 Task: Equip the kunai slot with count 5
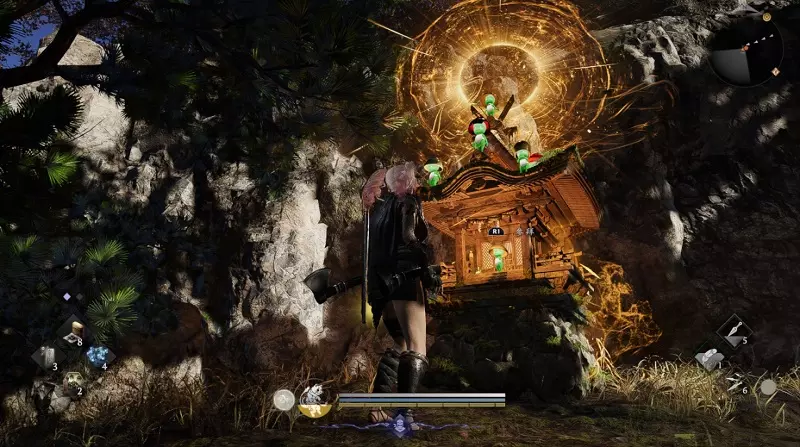click(733, 332)
